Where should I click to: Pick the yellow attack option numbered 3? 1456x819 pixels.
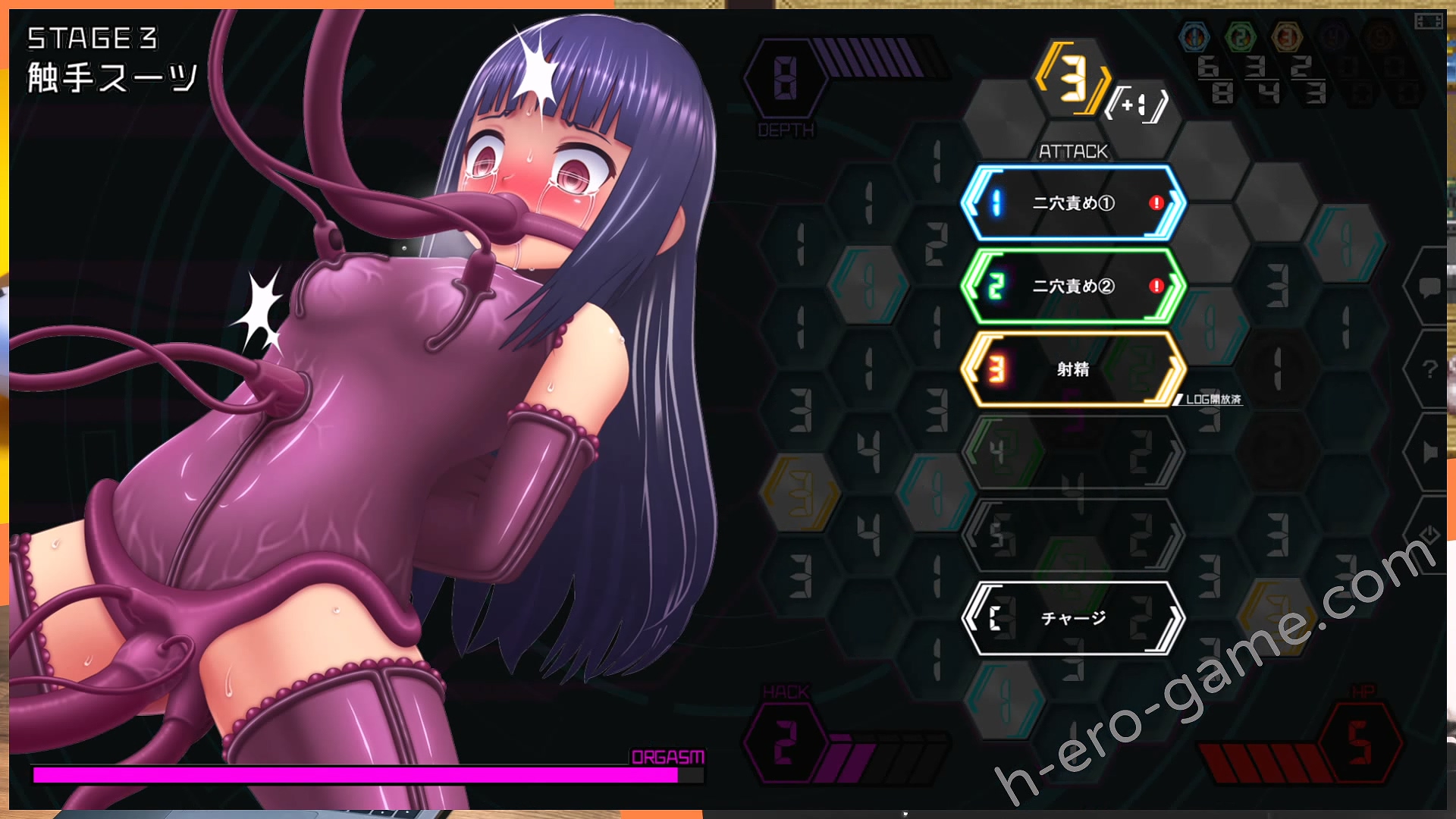1073,369
